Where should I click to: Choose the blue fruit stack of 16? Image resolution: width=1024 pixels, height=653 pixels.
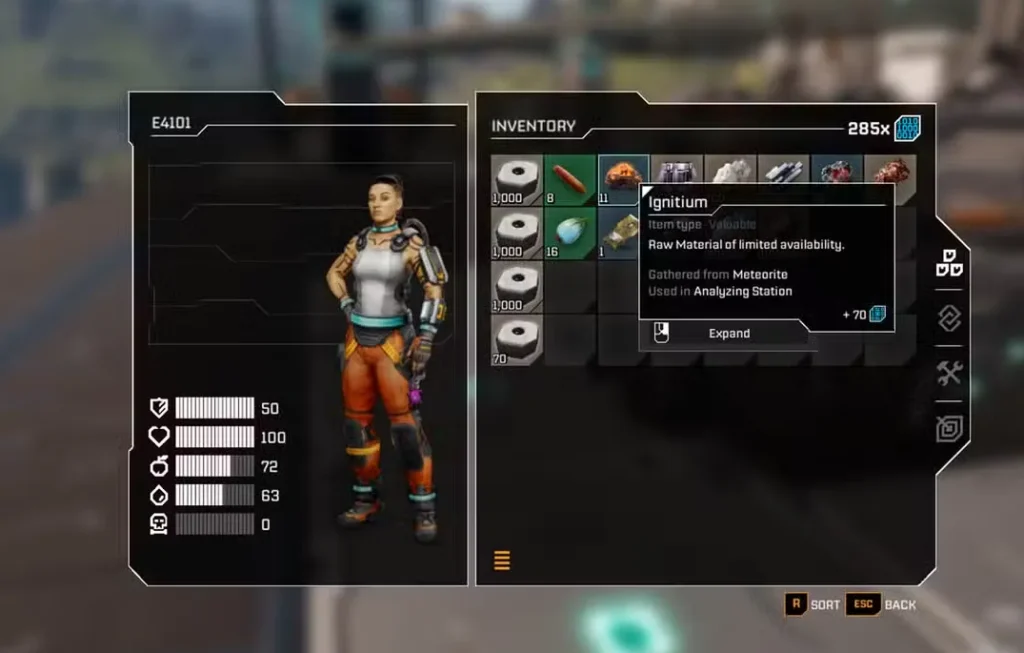[570, 233]
